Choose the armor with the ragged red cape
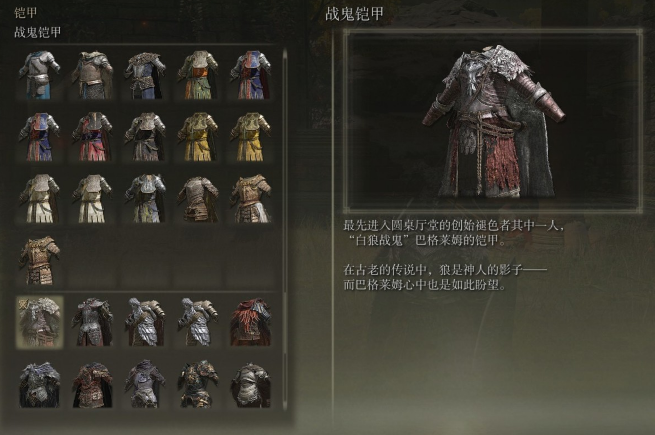 click(x=250, y=321)
